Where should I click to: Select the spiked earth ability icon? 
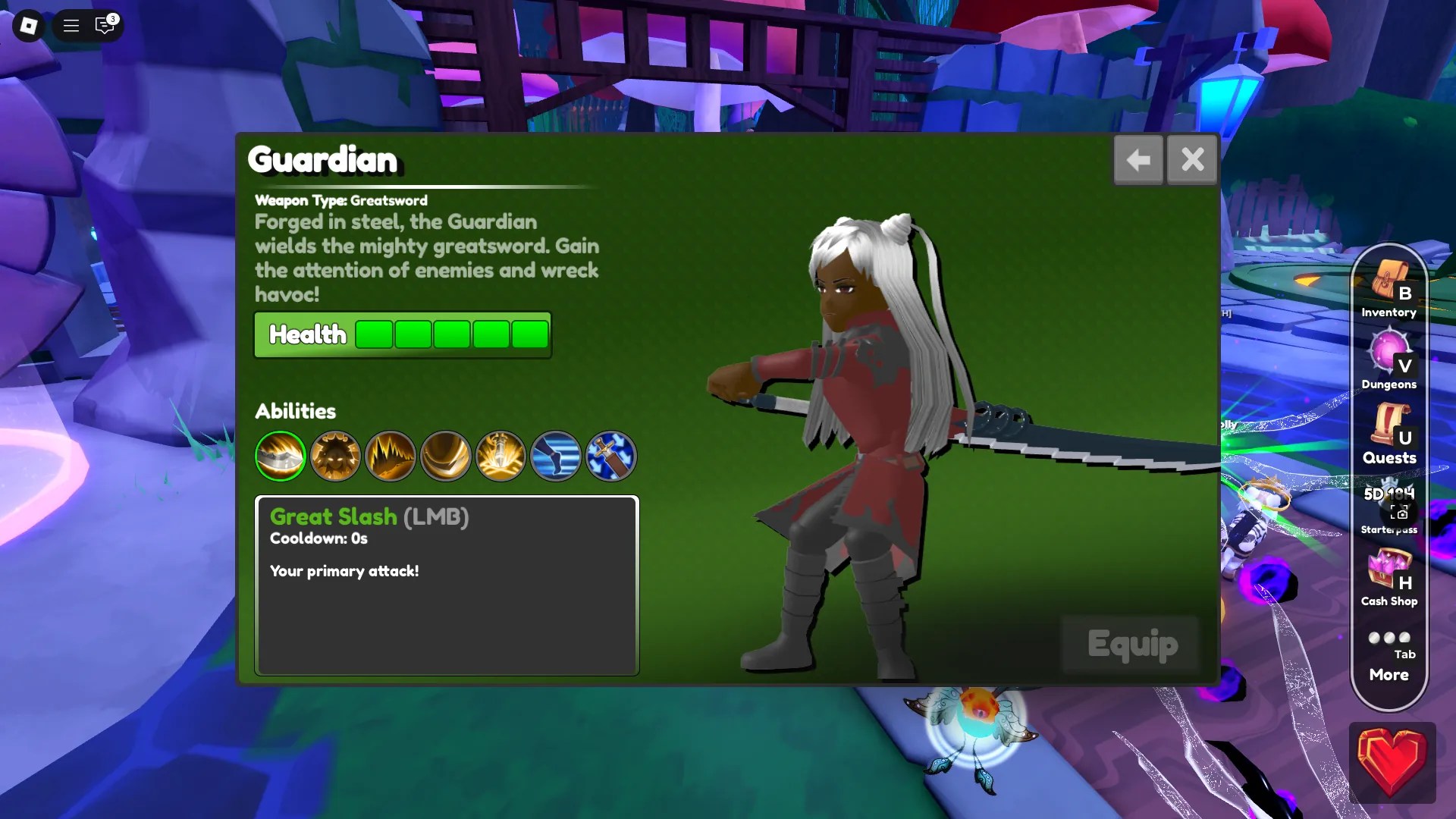click(391, 455)
